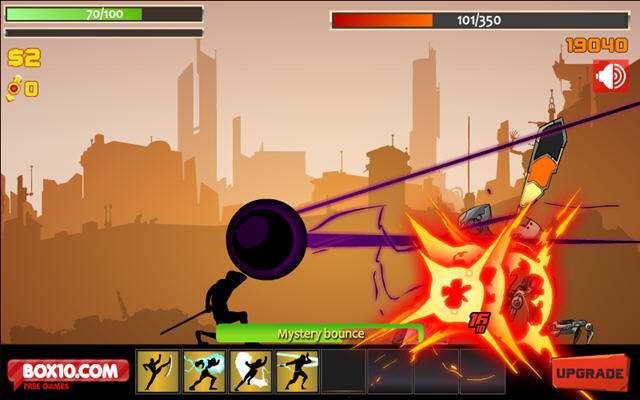Trigger the third skill with white slash
The image size is (640, 400).
[x=250, y=371]
